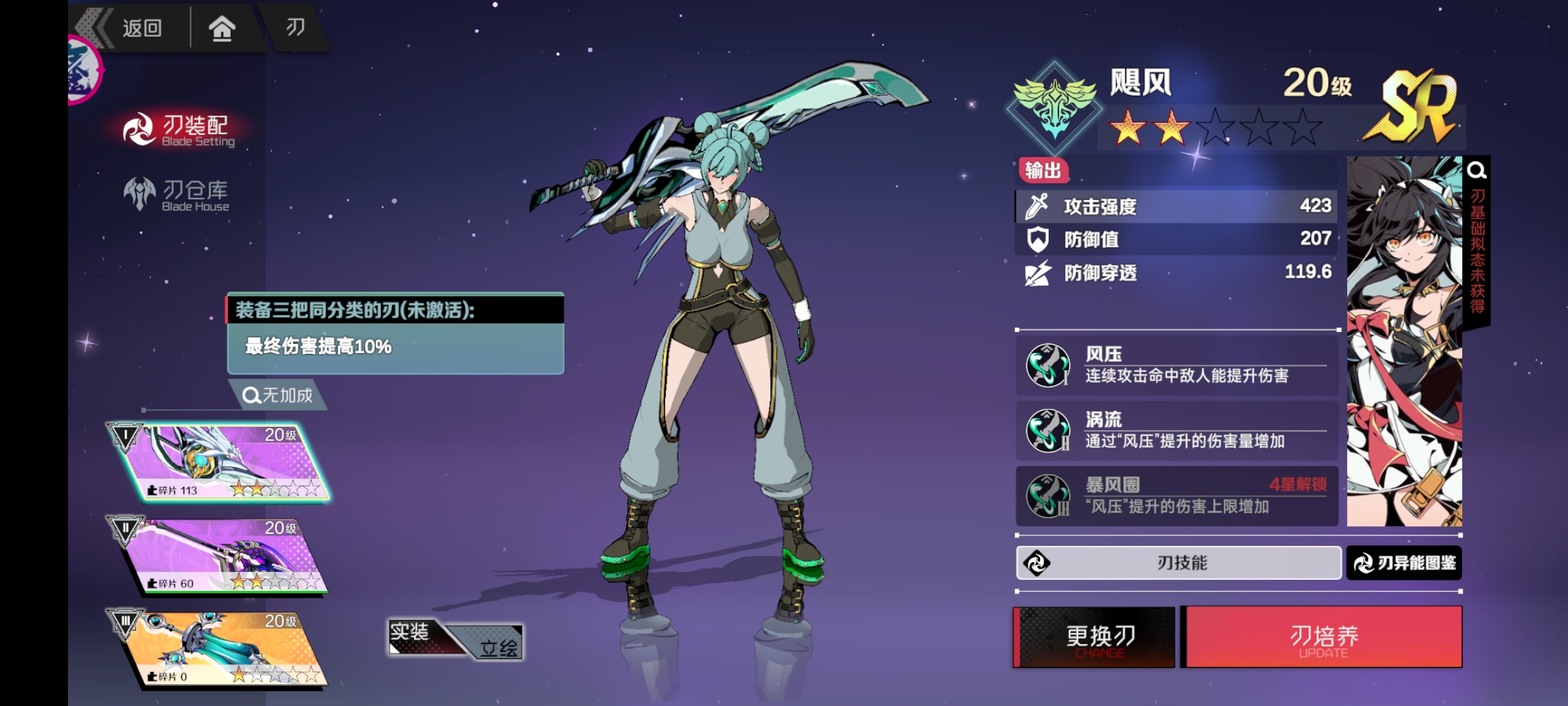Open the 刃异能图鉴 codex
The height and width of the screenshot is (706, 1568).
1404,563
